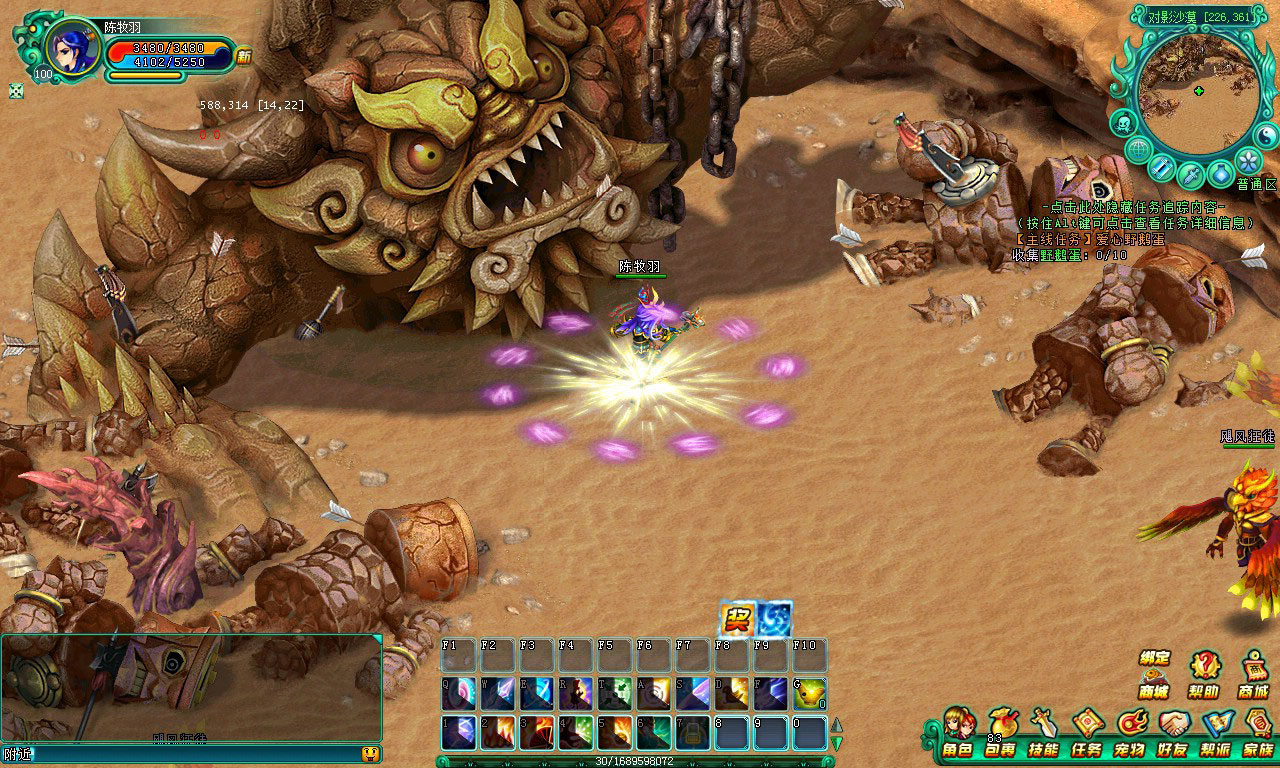Click the smiley emoji button in chat bar
Image resolution: width=1280 pixels, height=768 pixels.
370,754
